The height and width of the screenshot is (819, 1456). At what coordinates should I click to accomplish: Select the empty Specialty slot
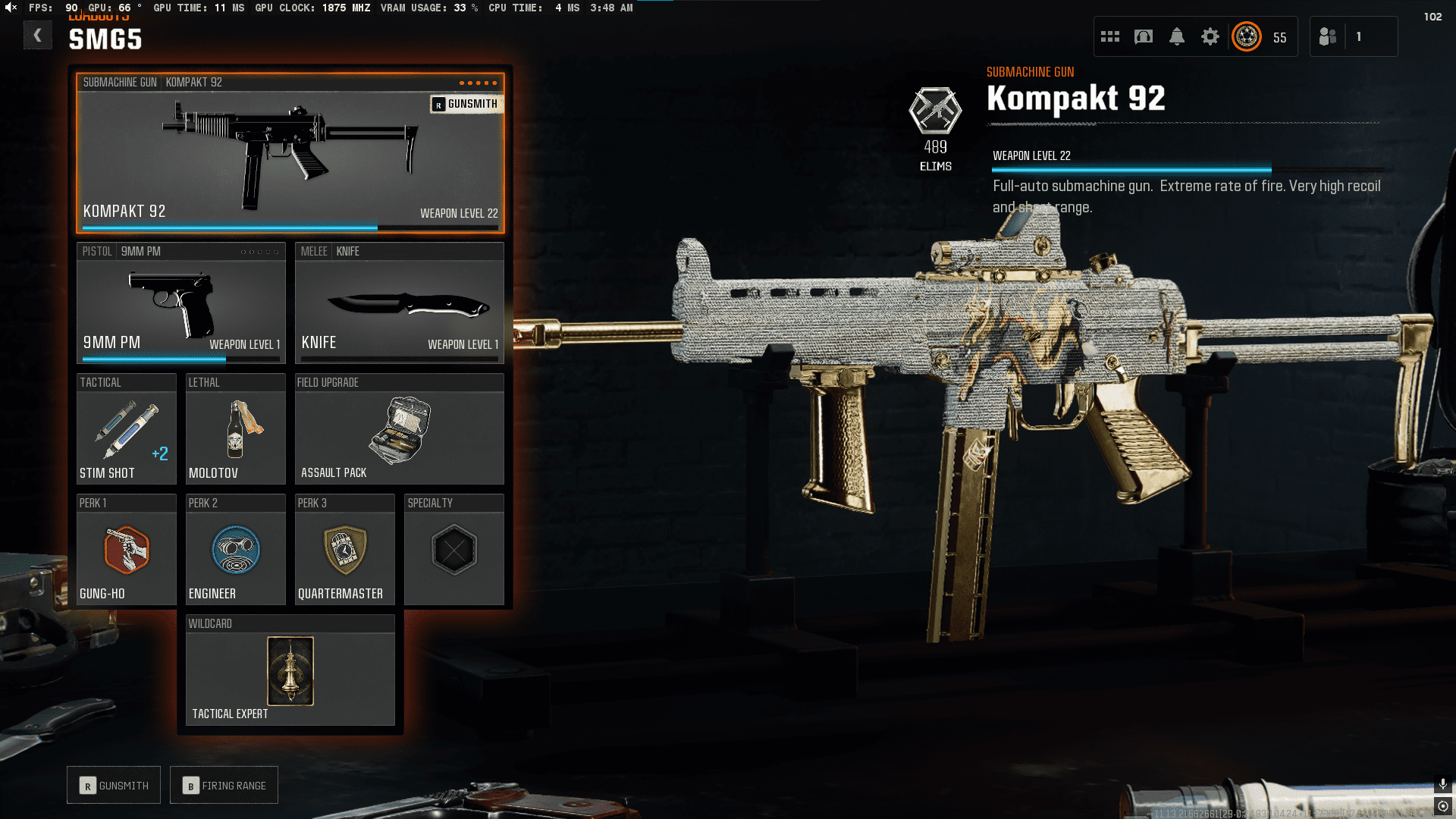point(453,550)
